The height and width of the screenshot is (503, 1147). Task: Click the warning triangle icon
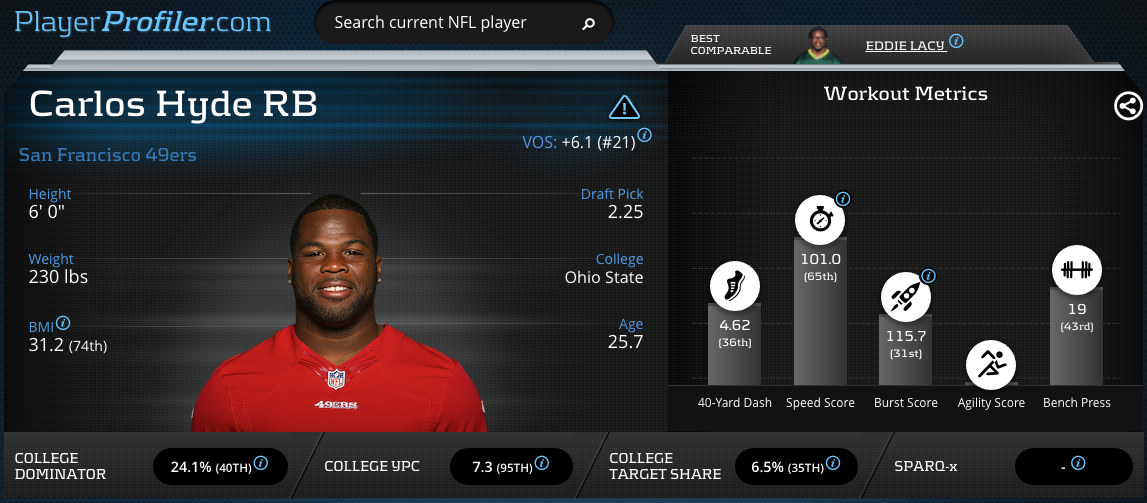point(624,107)
